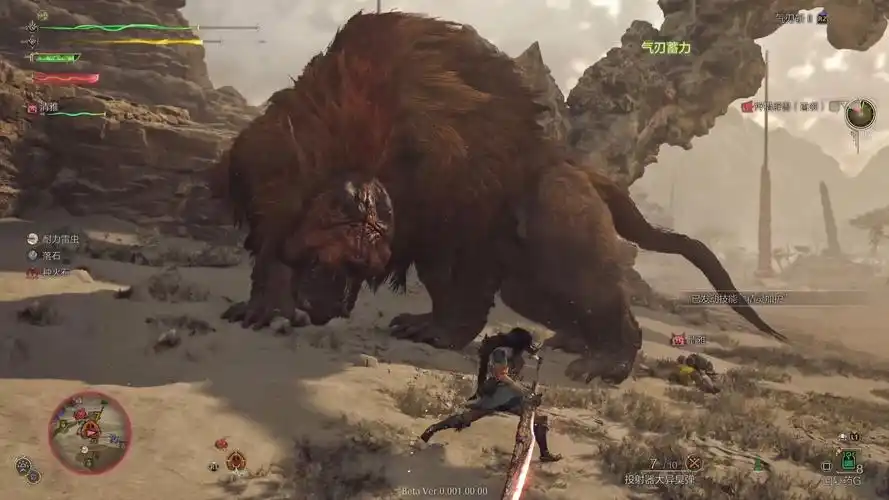Select the compass clock icon

tap(859, 114)
